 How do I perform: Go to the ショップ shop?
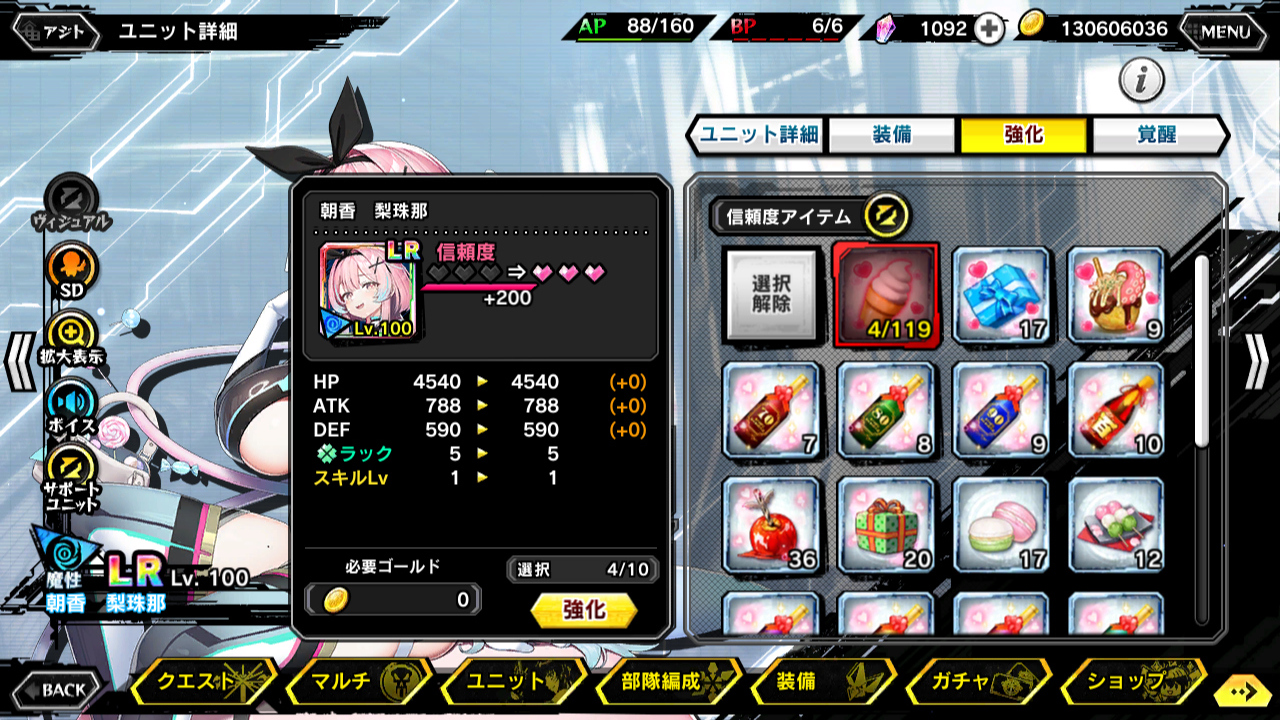click(x=1131, y=682)
